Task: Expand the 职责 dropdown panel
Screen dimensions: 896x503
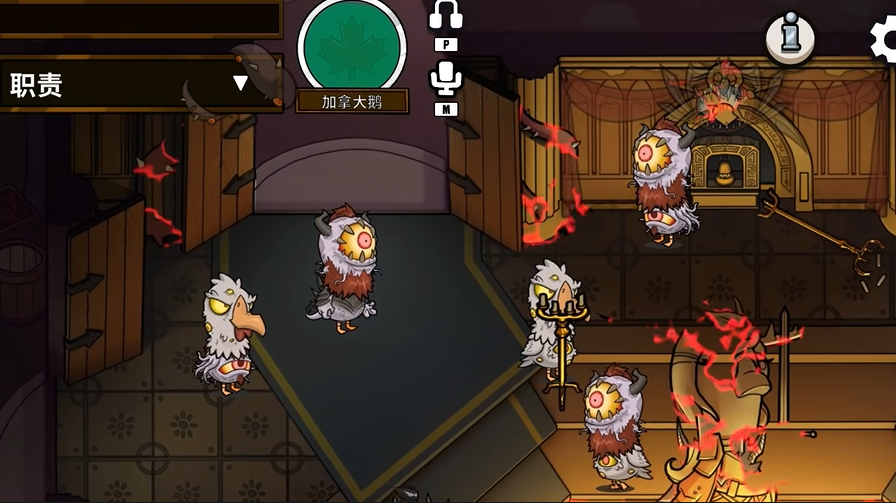Action: pyautogui.click(x=239, y=83)
